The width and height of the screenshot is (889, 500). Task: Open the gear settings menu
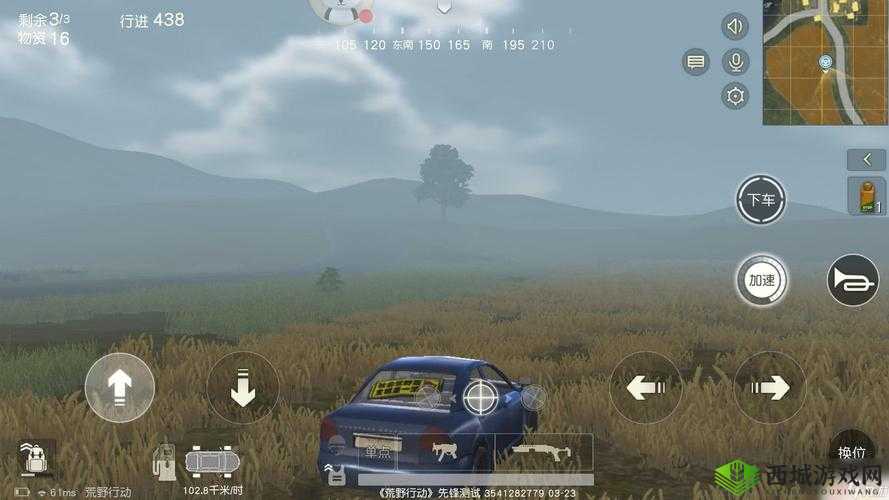[x=735, y=96]
